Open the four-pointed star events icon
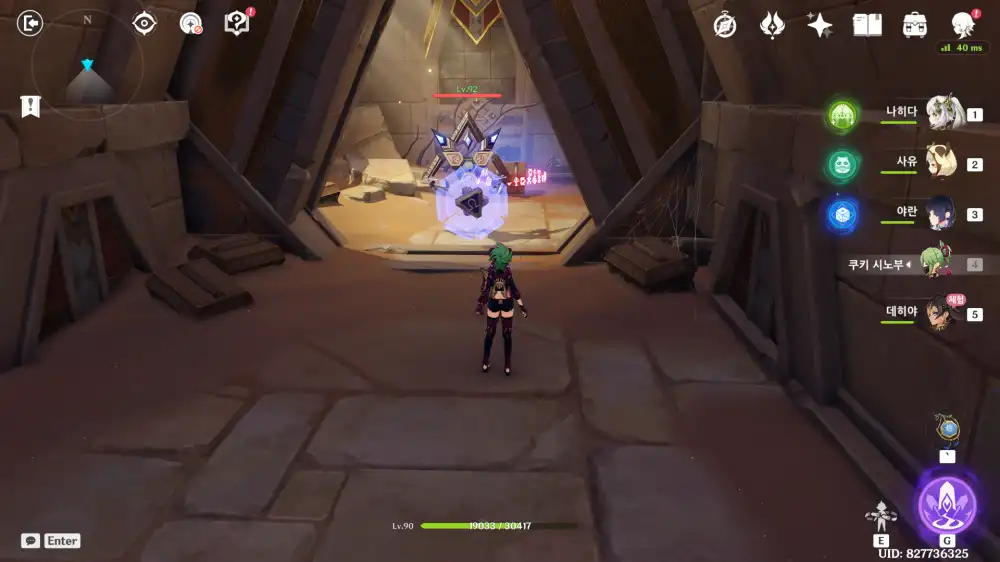This screenshot has width=1000, height=562. coord(820,25)
